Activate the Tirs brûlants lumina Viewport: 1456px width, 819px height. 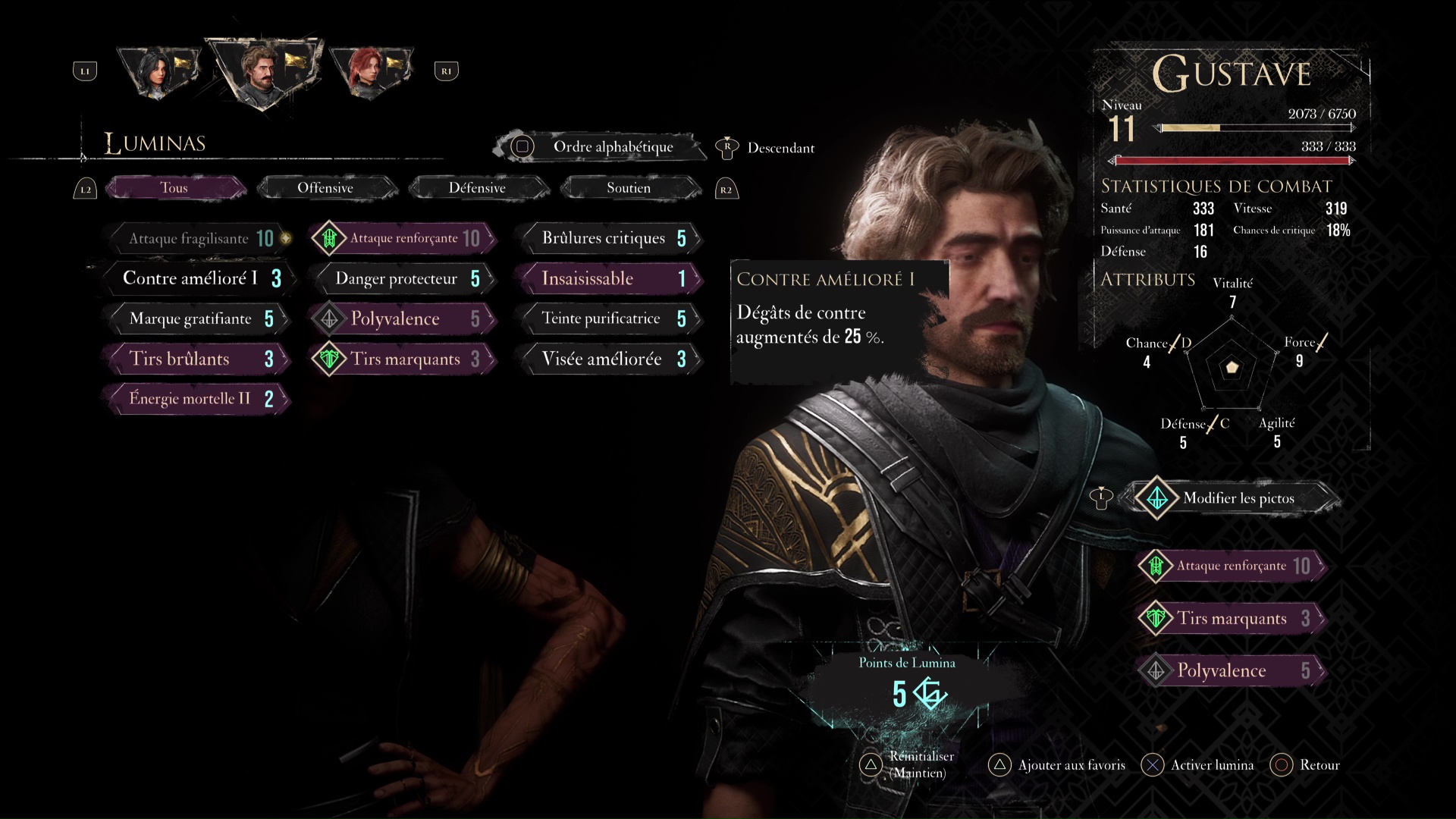click(199, 359)
